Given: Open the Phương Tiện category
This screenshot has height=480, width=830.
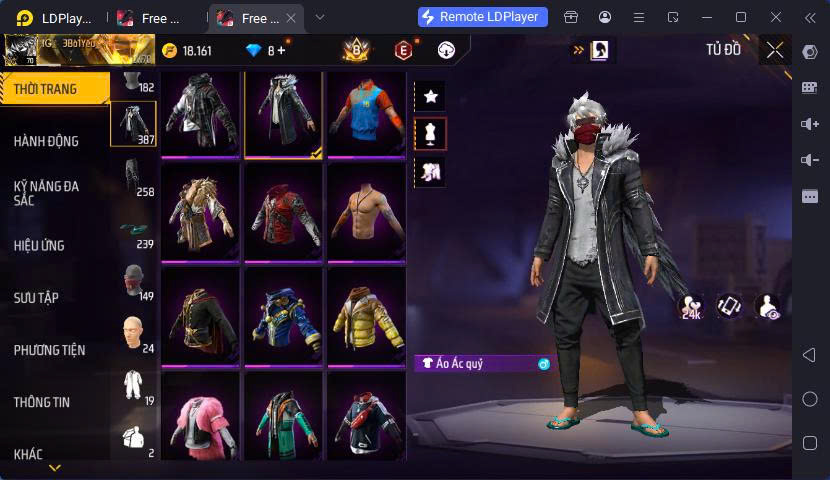Looking at the screenshot, I should point(49,350).
